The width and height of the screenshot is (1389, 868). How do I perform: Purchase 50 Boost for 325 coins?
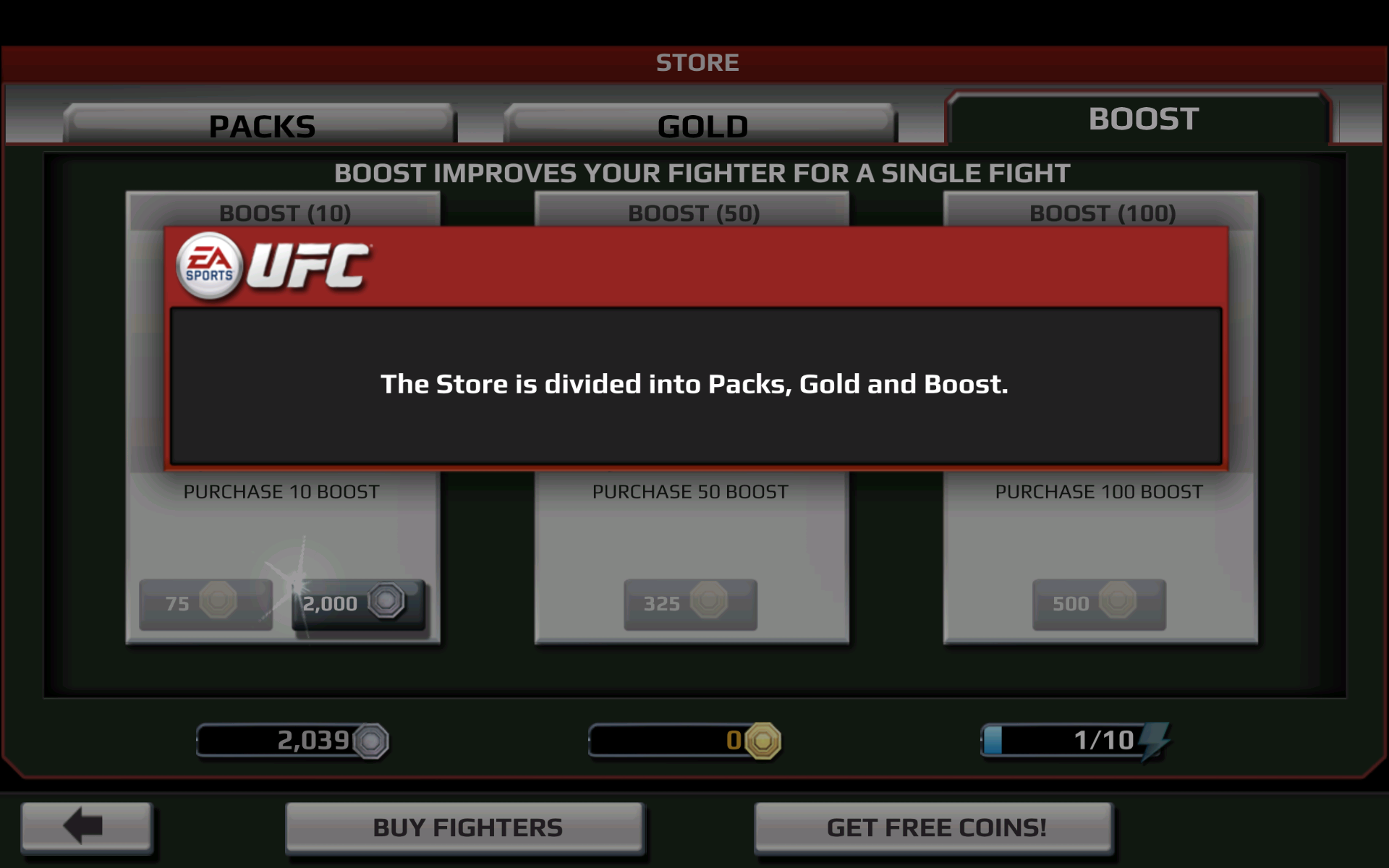coord(689,605)
